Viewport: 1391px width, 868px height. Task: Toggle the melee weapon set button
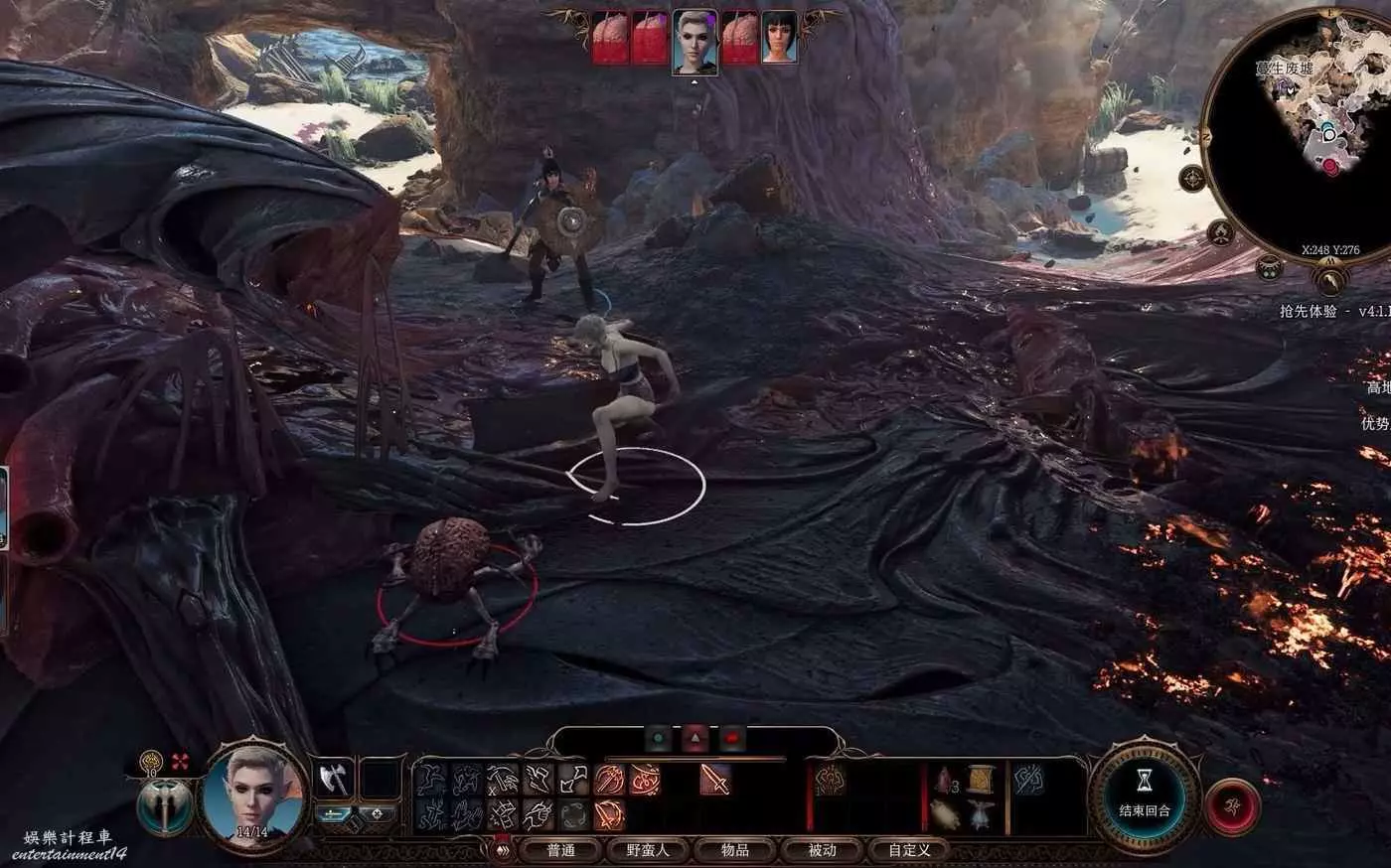click(x=335, y=814)
